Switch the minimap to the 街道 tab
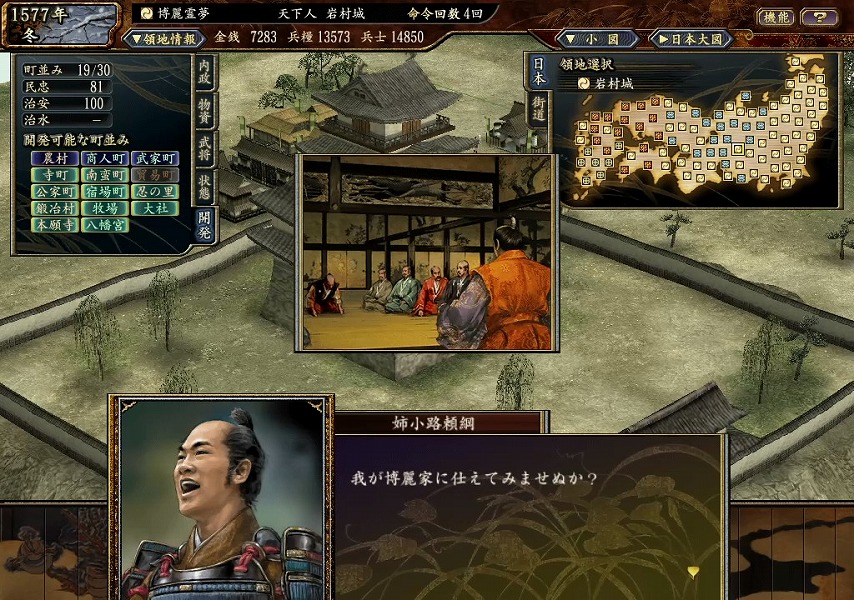This screenshot has width=854, height=600. 538,108
